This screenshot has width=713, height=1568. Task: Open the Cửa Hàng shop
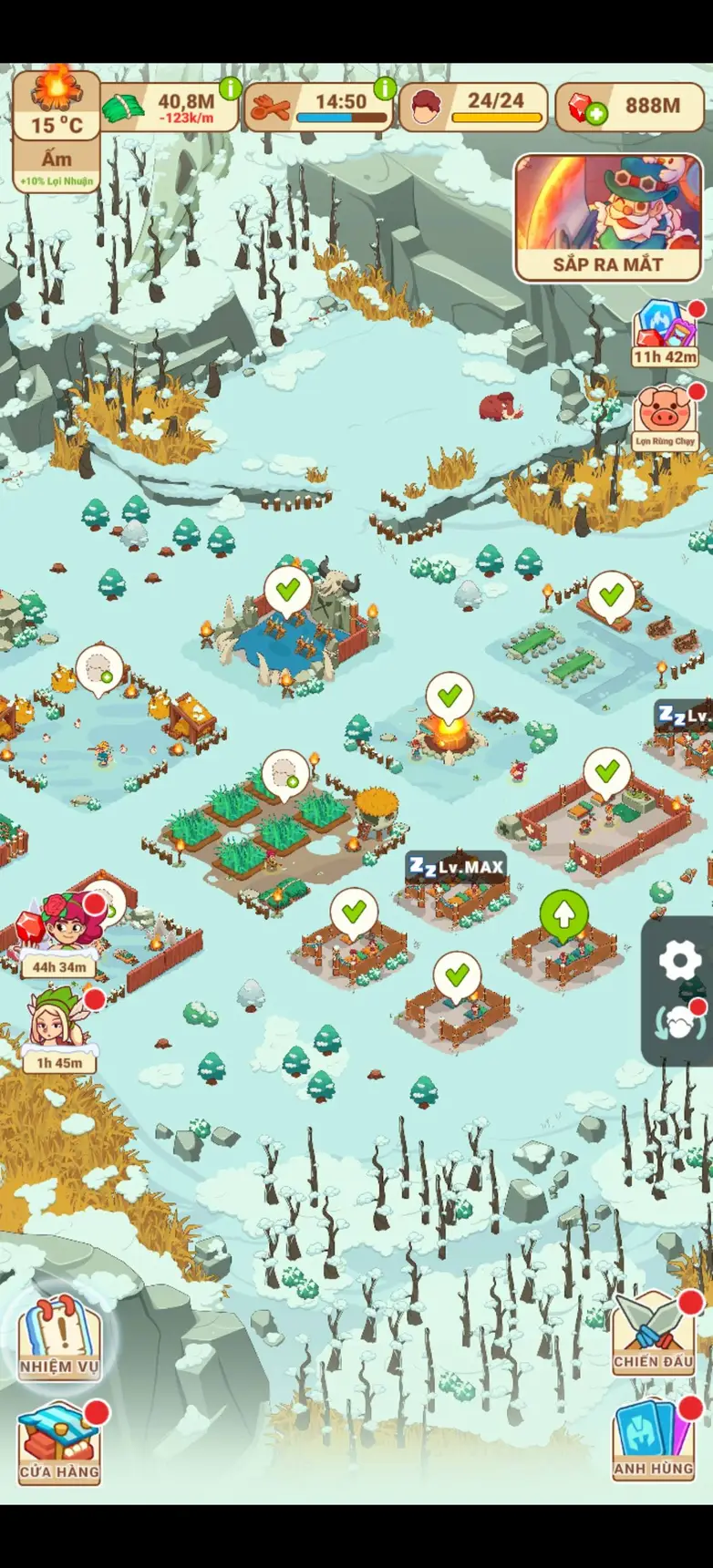(59, 1445)
